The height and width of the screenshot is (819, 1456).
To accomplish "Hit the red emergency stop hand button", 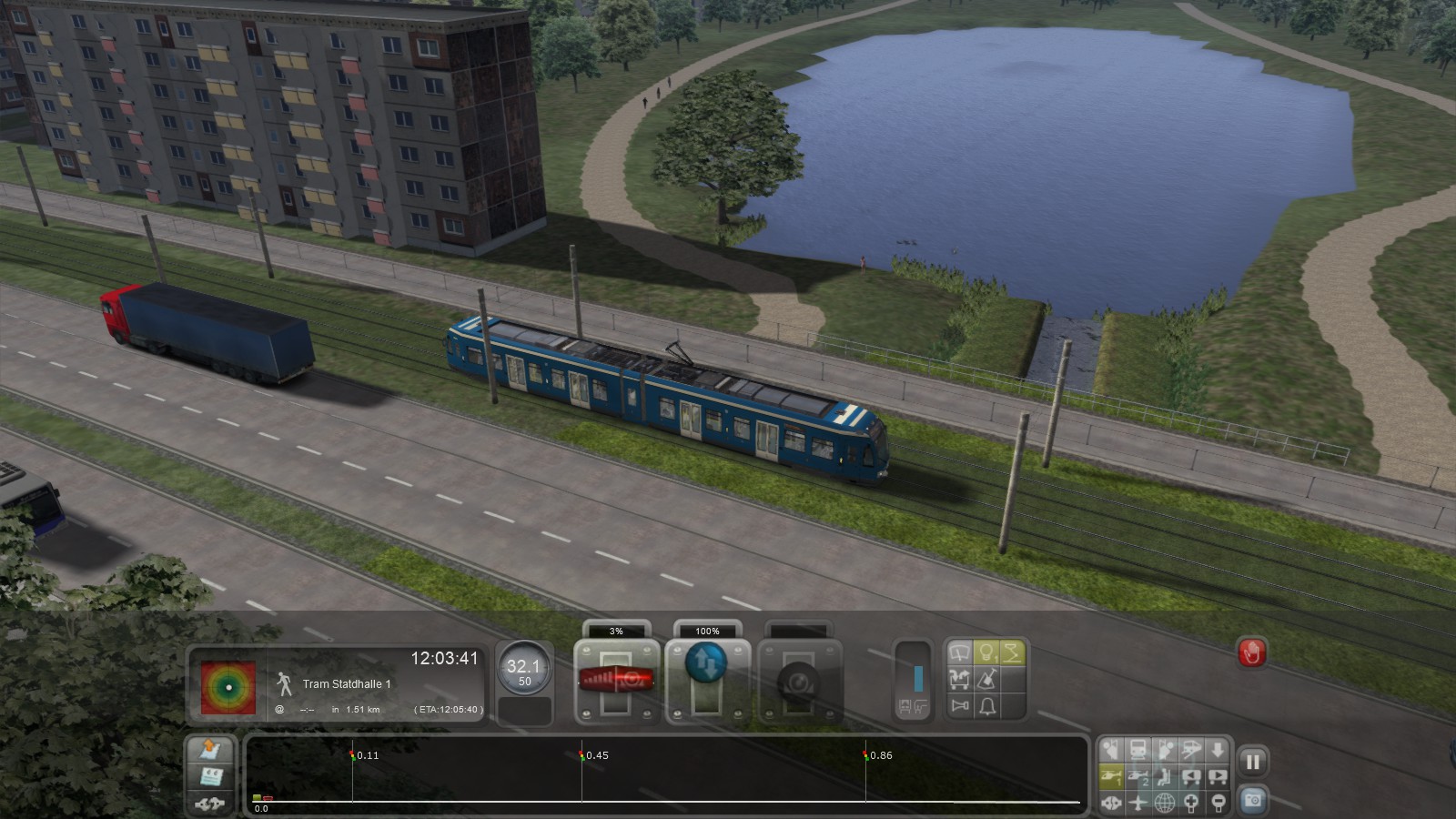I will [x=1252, y=652].
